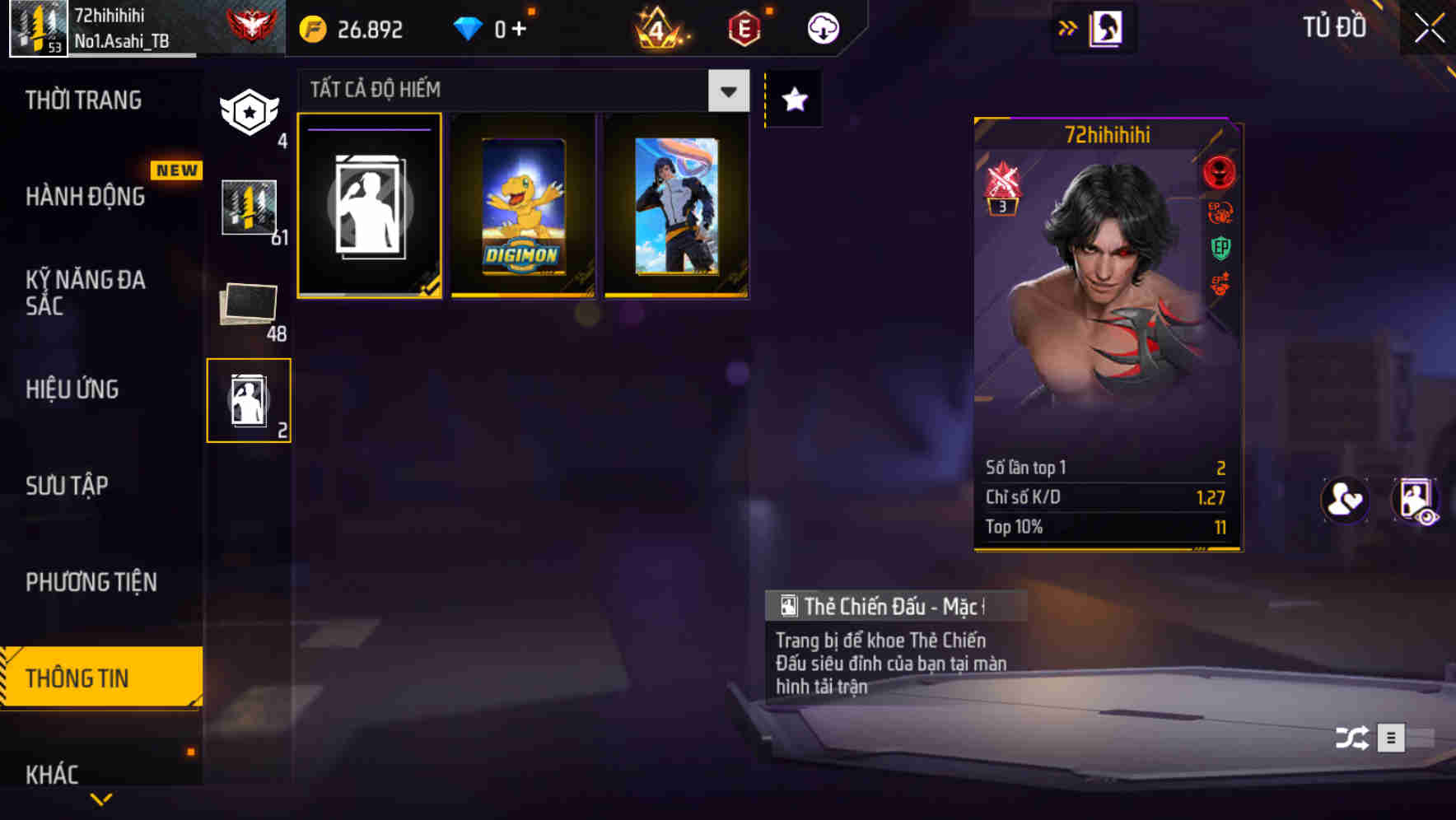Select the avatar frames category in the sidebar
Viewport: 1456px width, 820px height.
[249, 113]
